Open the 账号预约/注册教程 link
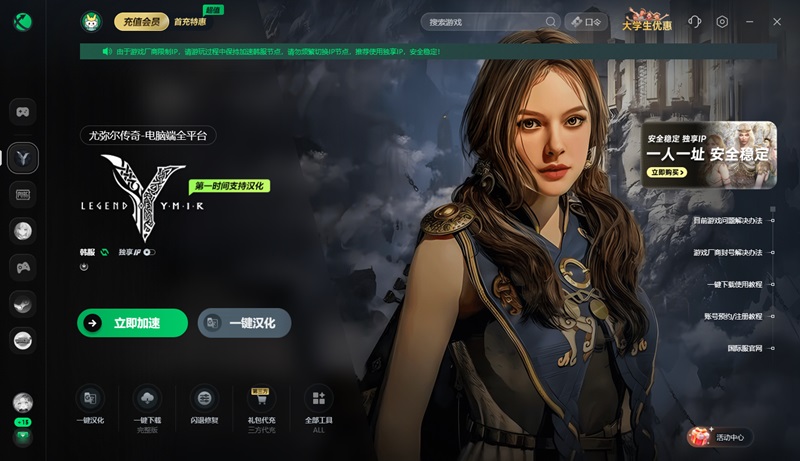This screenshot has height=461, width=800. pos(733,316)
